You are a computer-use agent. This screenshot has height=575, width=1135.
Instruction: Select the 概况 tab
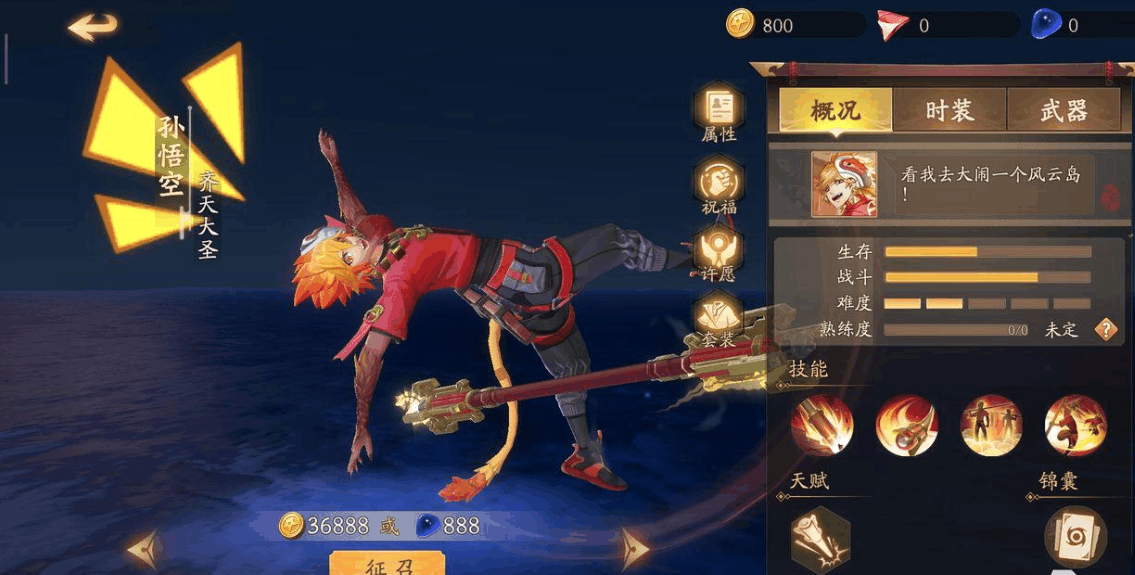pyautogui.click(x=835, y=110)
